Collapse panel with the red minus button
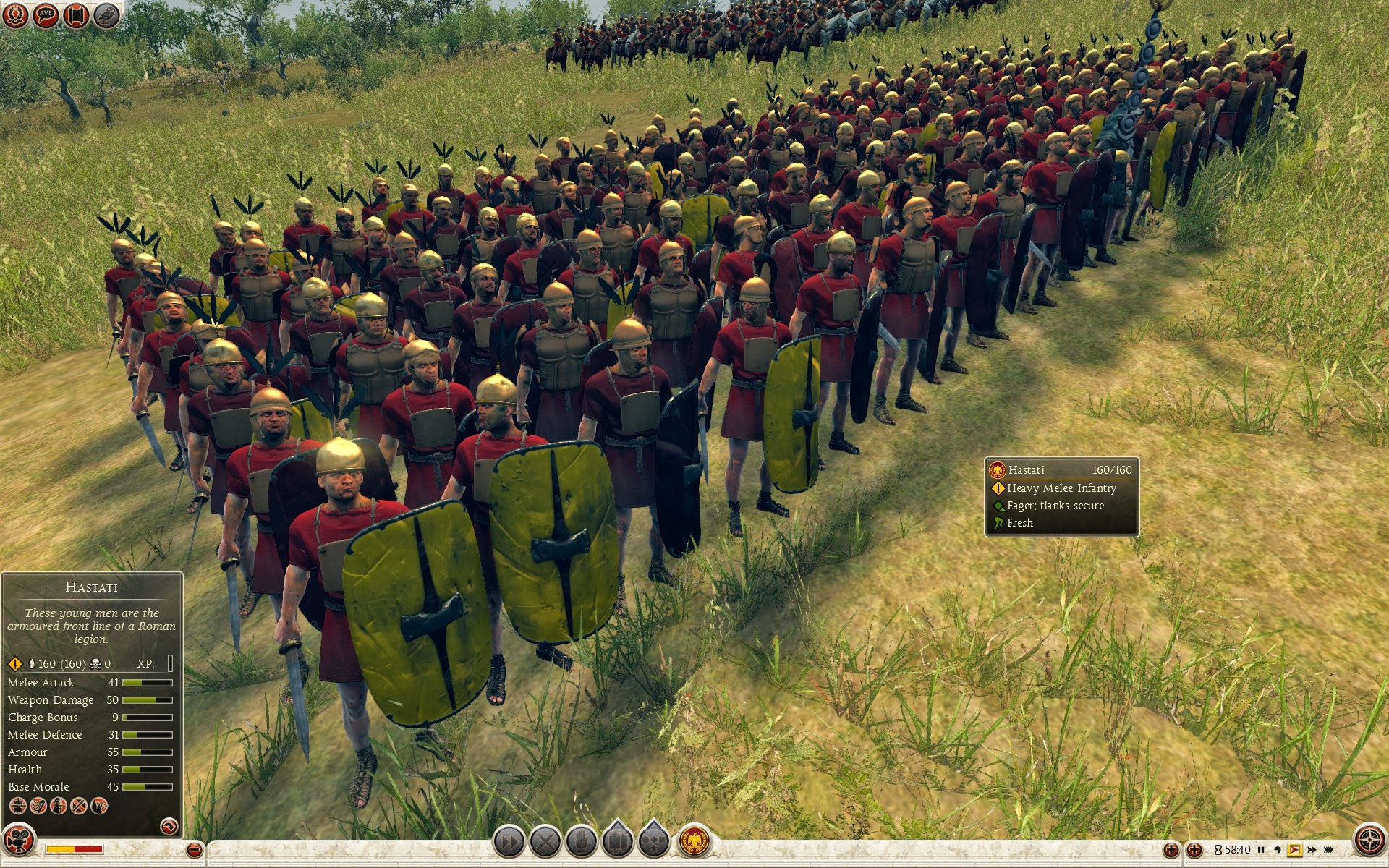This screenshot has width=1389, height=868. (194, 850)
